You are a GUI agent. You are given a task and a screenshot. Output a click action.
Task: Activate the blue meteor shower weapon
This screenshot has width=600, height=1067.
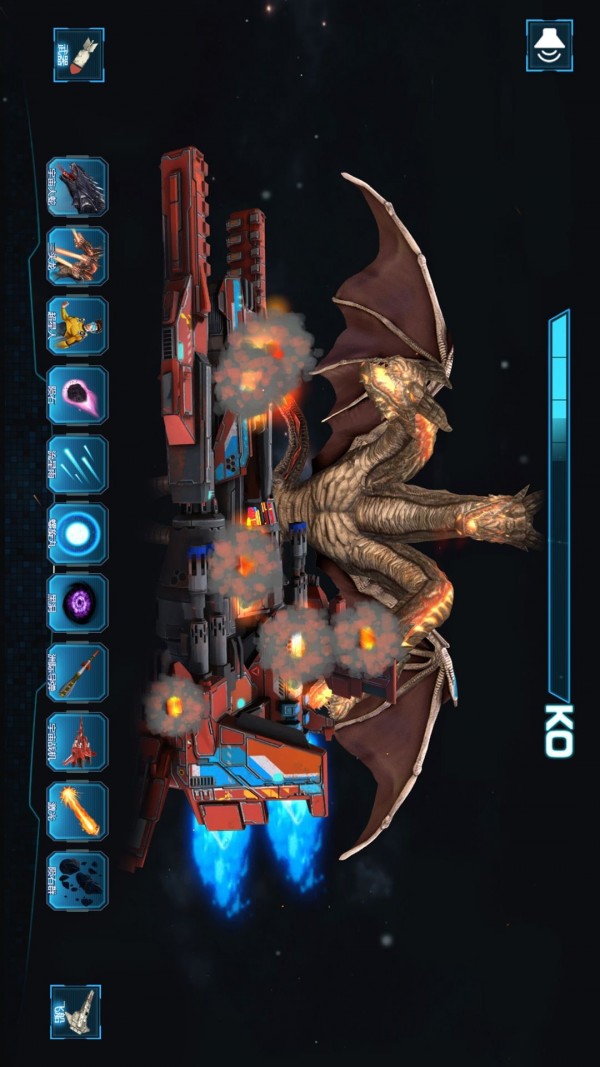(77, 464)
